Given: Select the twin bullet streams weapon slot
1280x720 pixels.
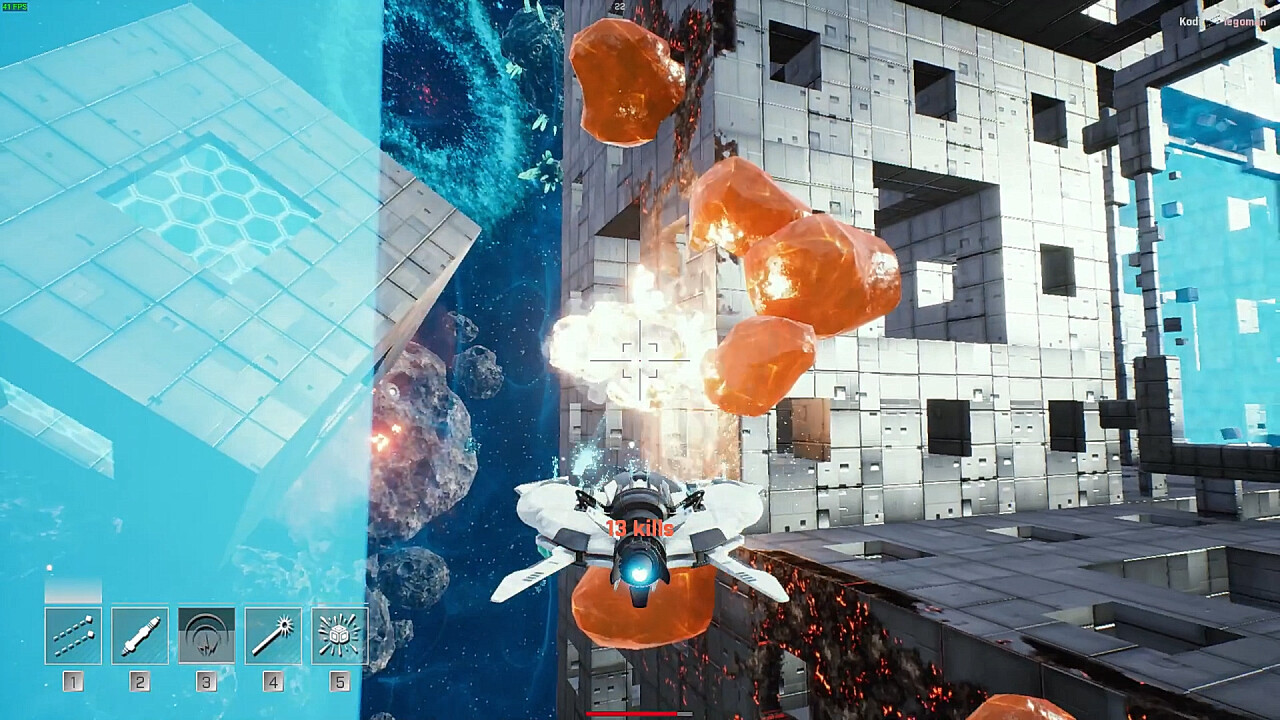Looking at the screenshot, I should 73,635.
